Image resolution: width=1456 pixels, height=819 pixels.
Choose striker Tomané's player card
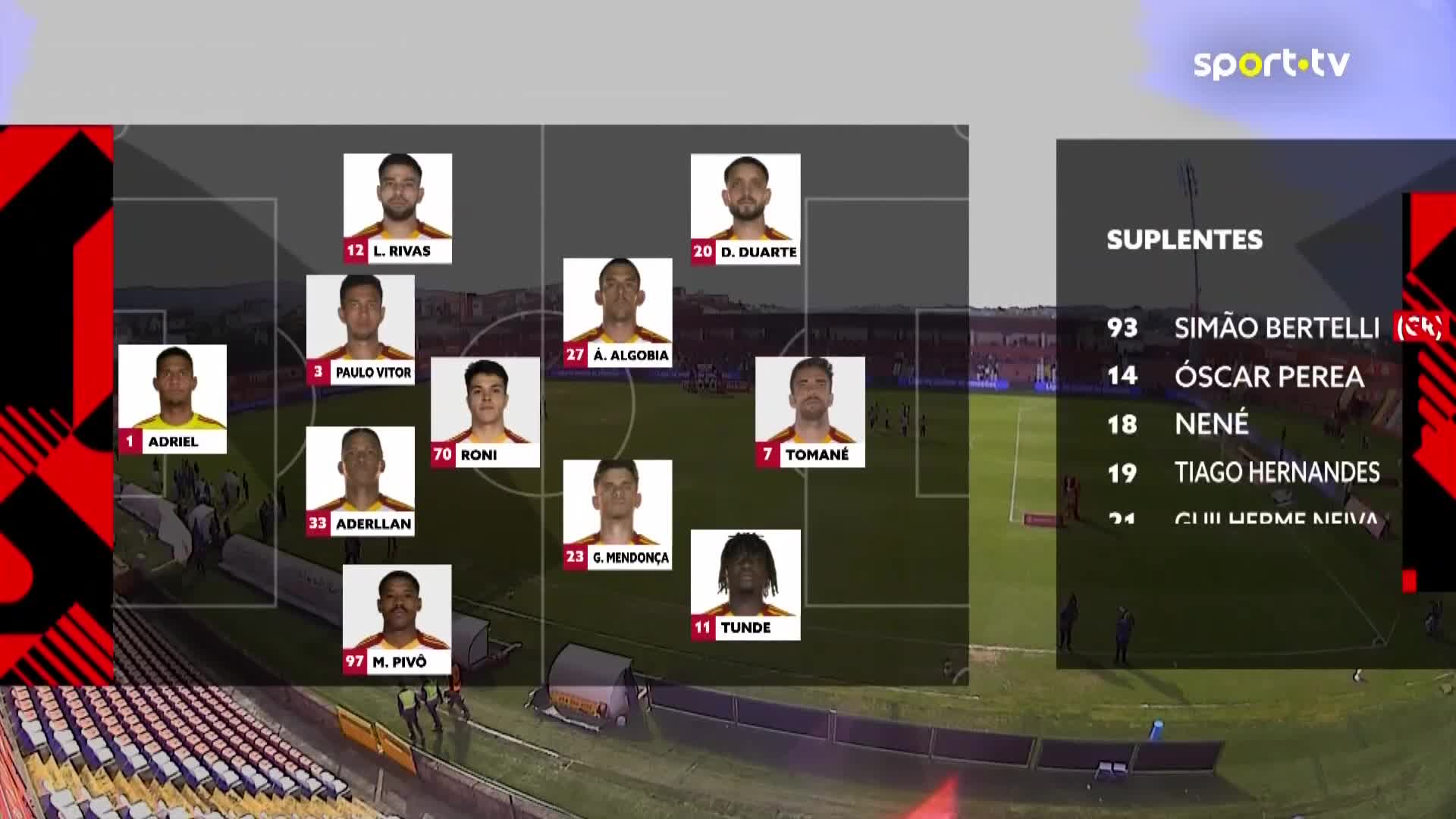[810, 412]
